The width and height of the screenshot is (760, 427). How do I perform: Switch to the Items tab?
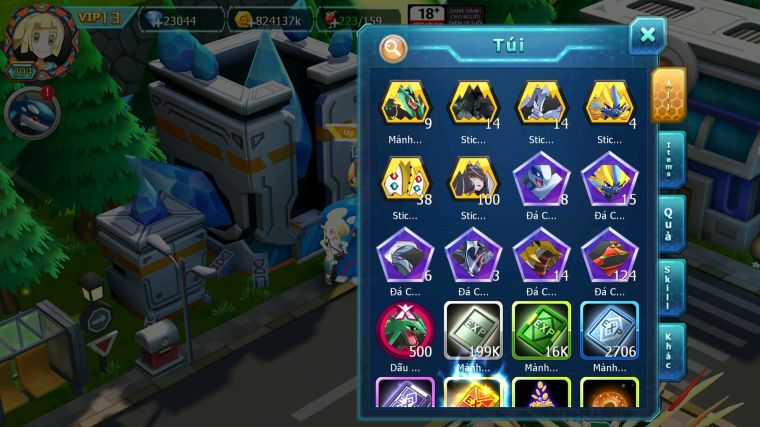[x=671, y=159]
